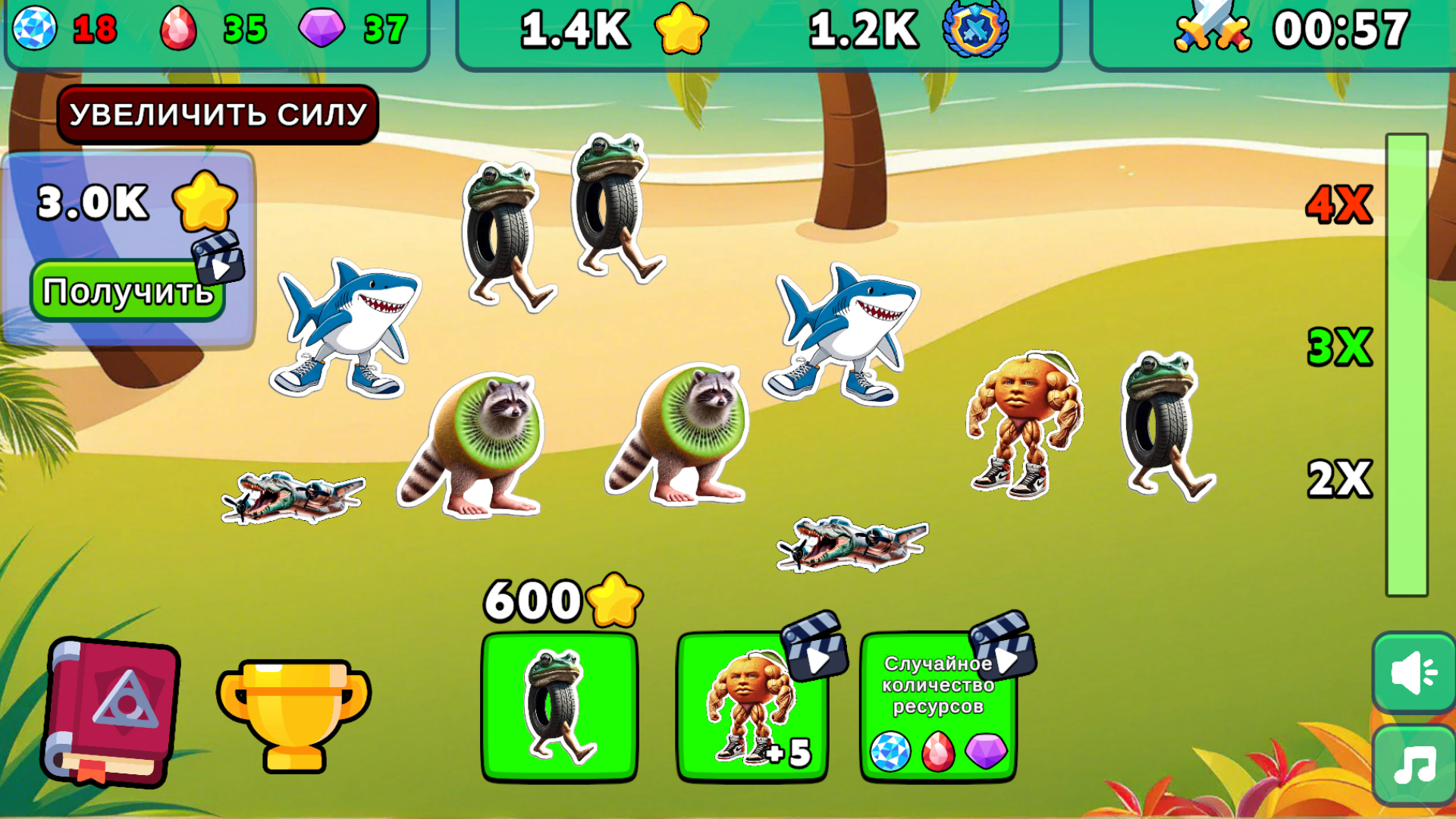Select the 2X speed multiplier
Screen dimensions: 1456x819
click(1338, 478)
